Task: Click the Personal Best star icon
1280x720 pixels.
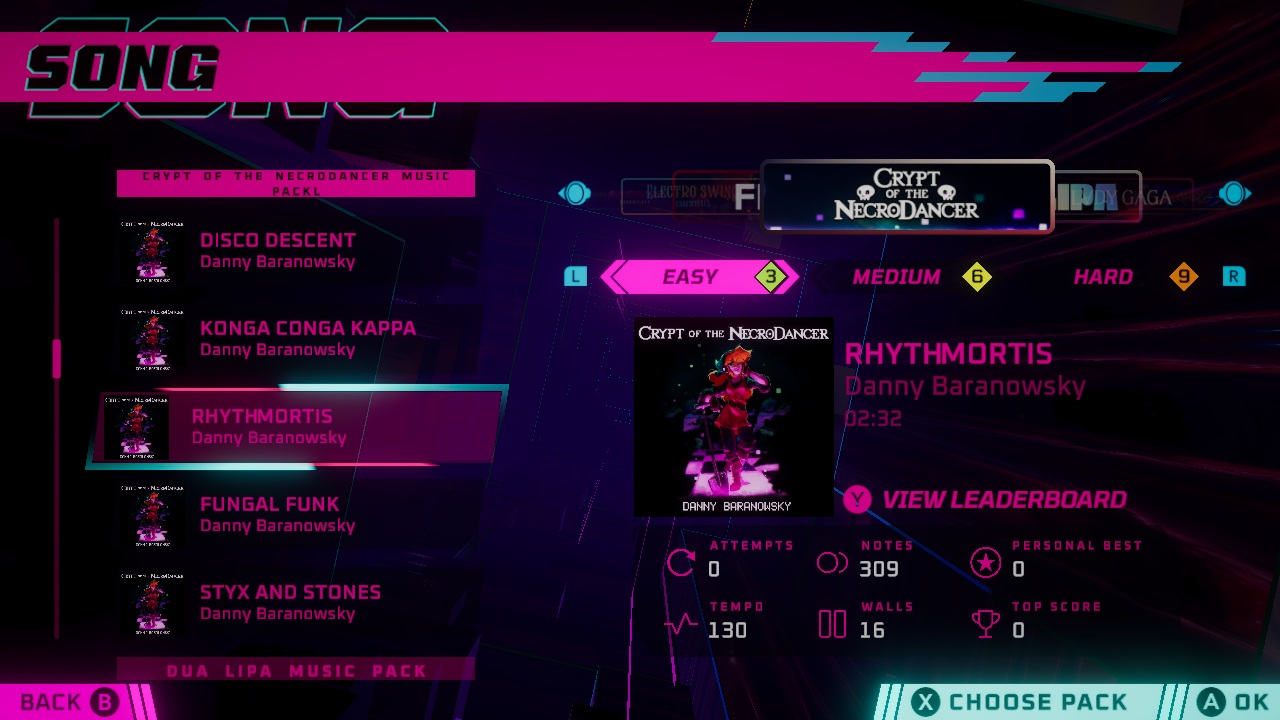Action: (x=986, y=562)
